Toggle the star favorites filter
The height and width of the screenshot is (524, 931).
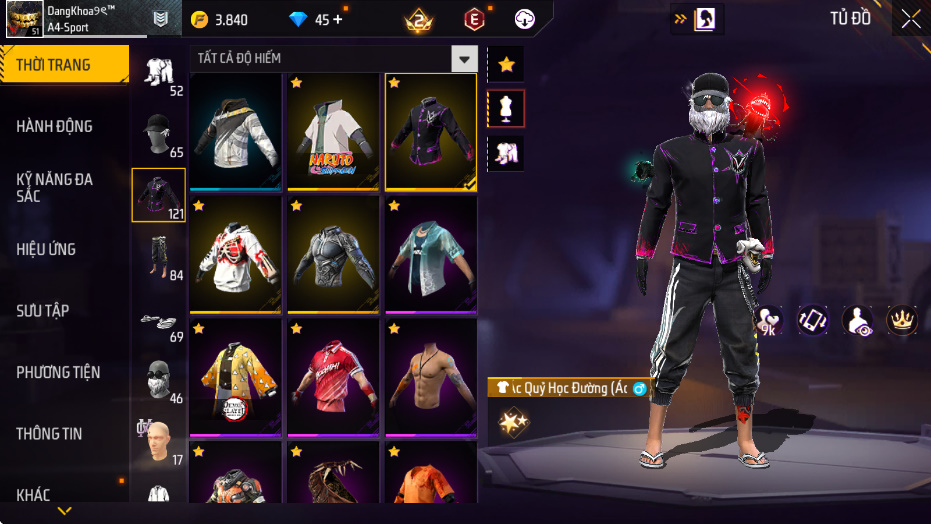506,65
